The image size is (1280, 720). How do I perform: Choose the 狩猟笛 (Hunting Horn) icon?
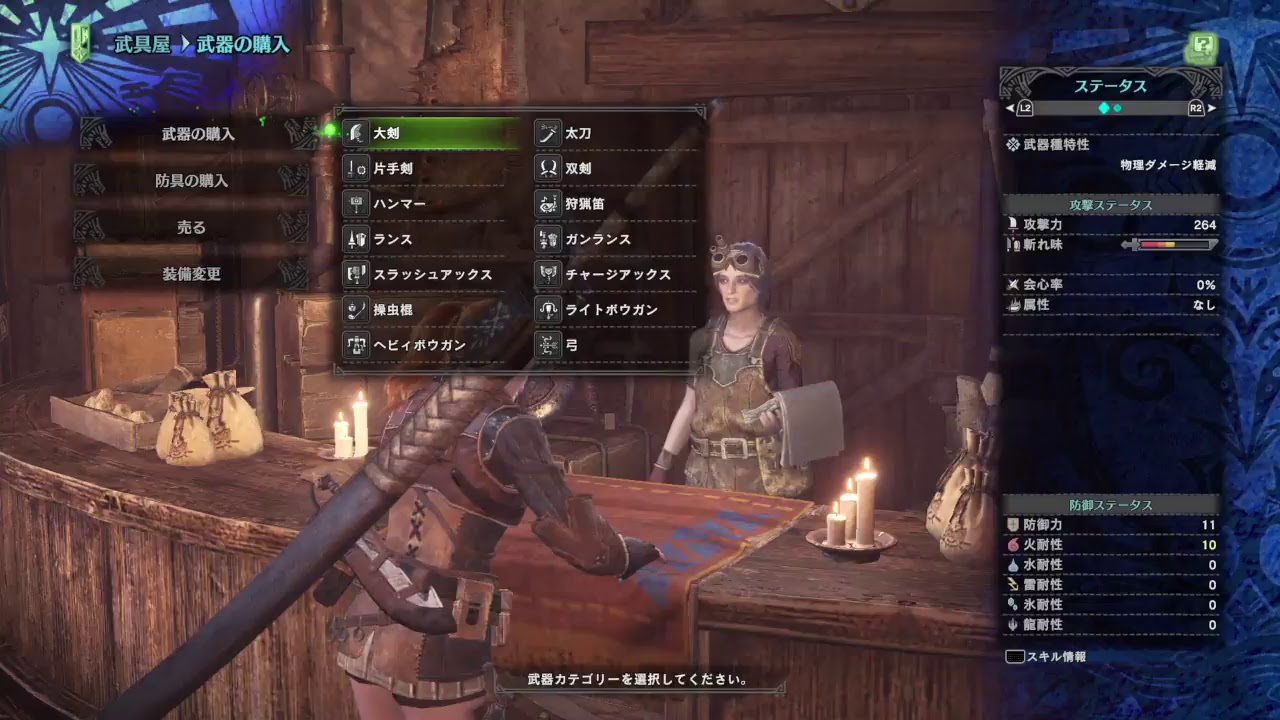545,204
